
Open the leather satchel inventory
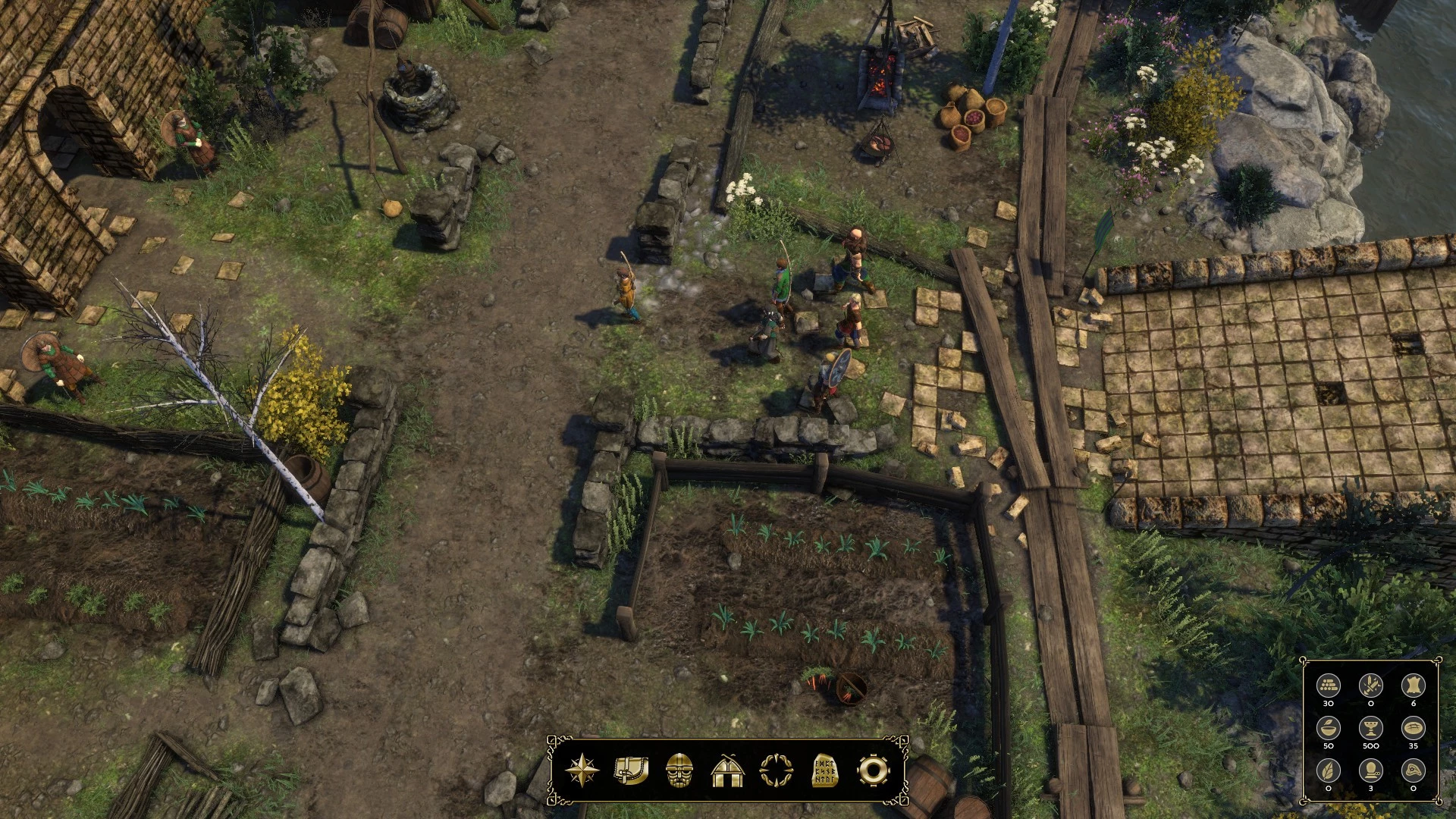click(631, 770)
